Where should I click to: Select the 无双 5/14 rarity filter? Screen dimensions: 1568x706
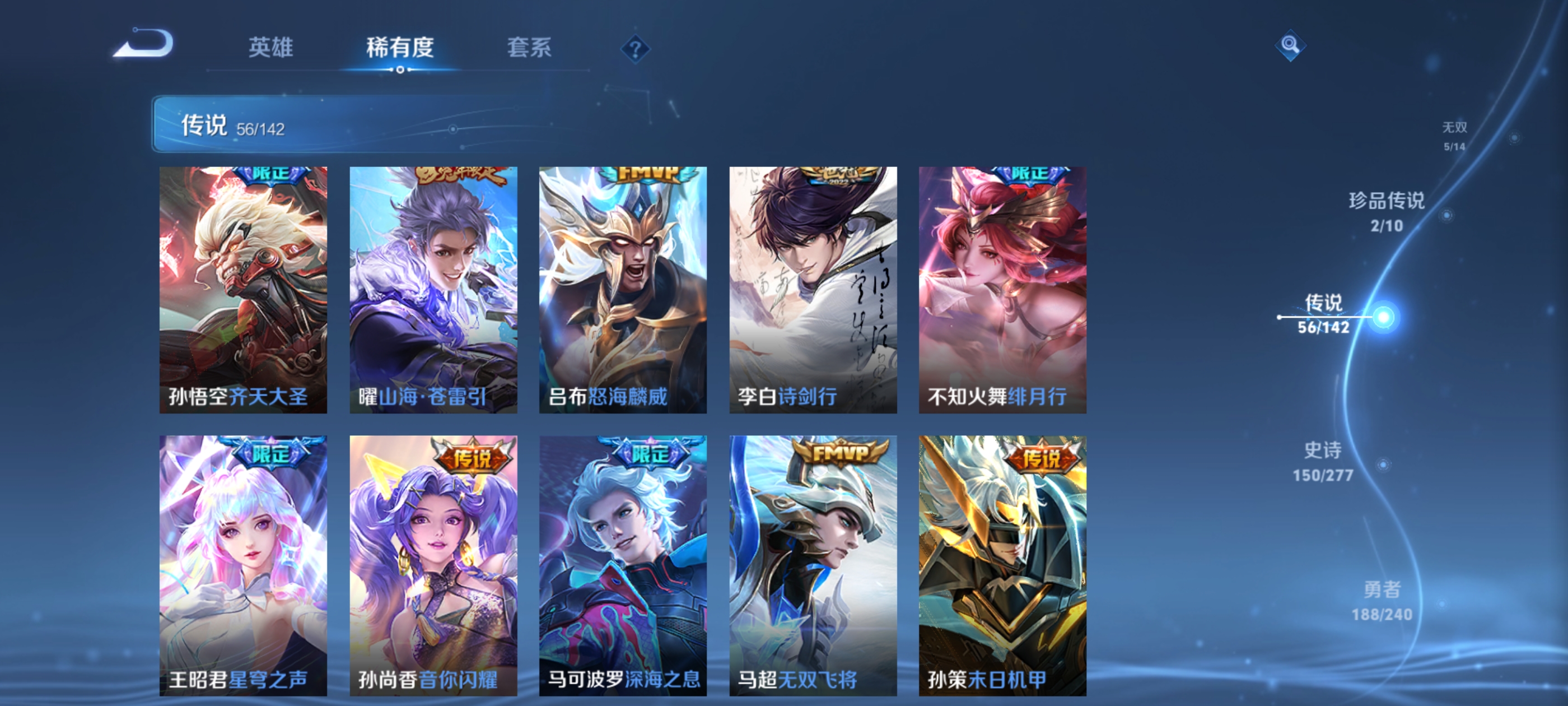tap(1455, 135)
